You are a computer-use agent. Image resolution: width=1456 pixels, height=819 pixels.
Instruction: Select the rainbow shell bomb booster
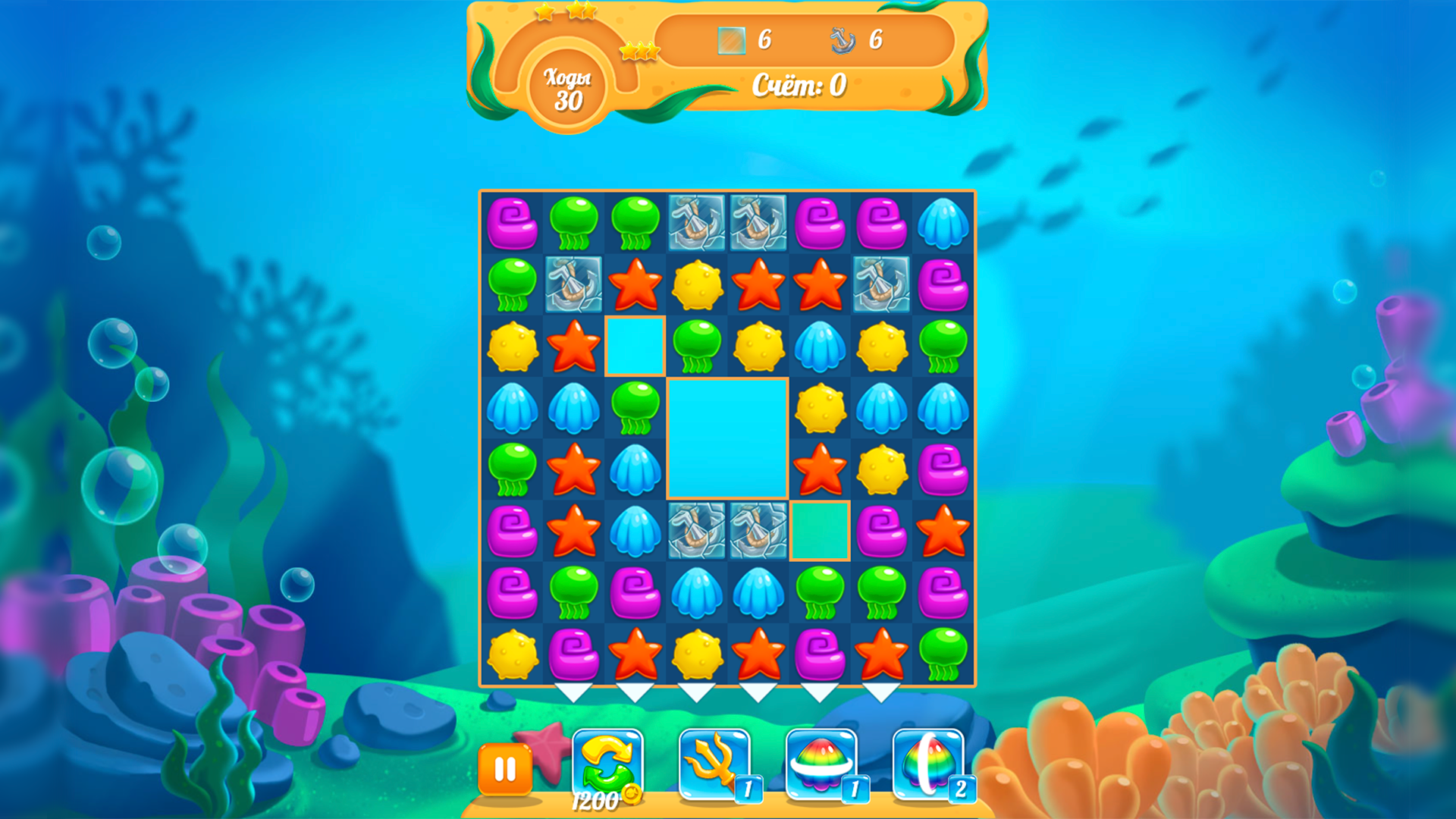(819, 766)
